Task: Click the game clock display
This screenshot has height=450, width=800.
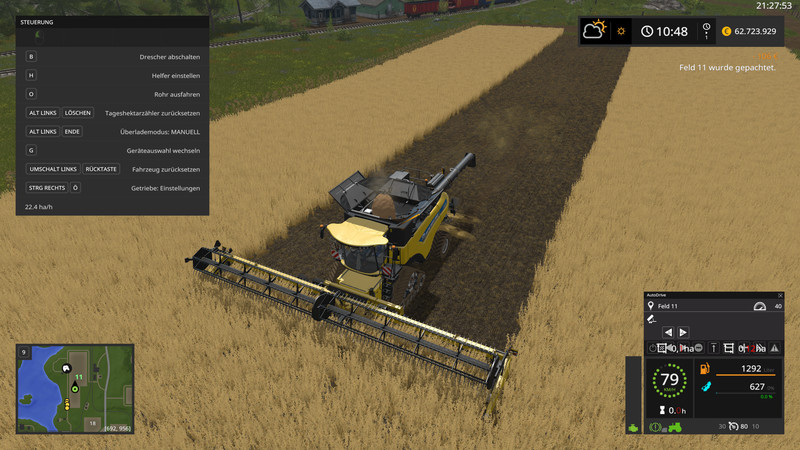Action: [x=665, y=31]
